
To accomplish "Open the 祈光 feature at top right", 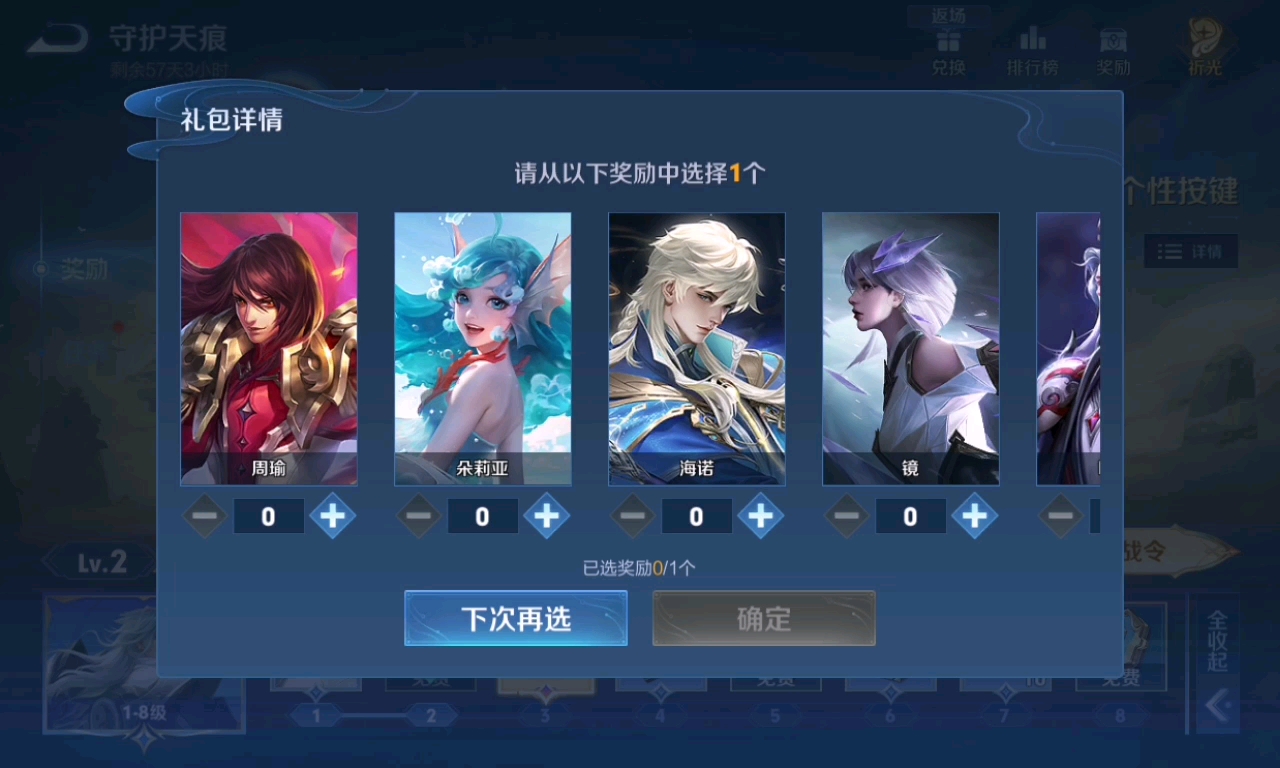I will (1204, 45).
